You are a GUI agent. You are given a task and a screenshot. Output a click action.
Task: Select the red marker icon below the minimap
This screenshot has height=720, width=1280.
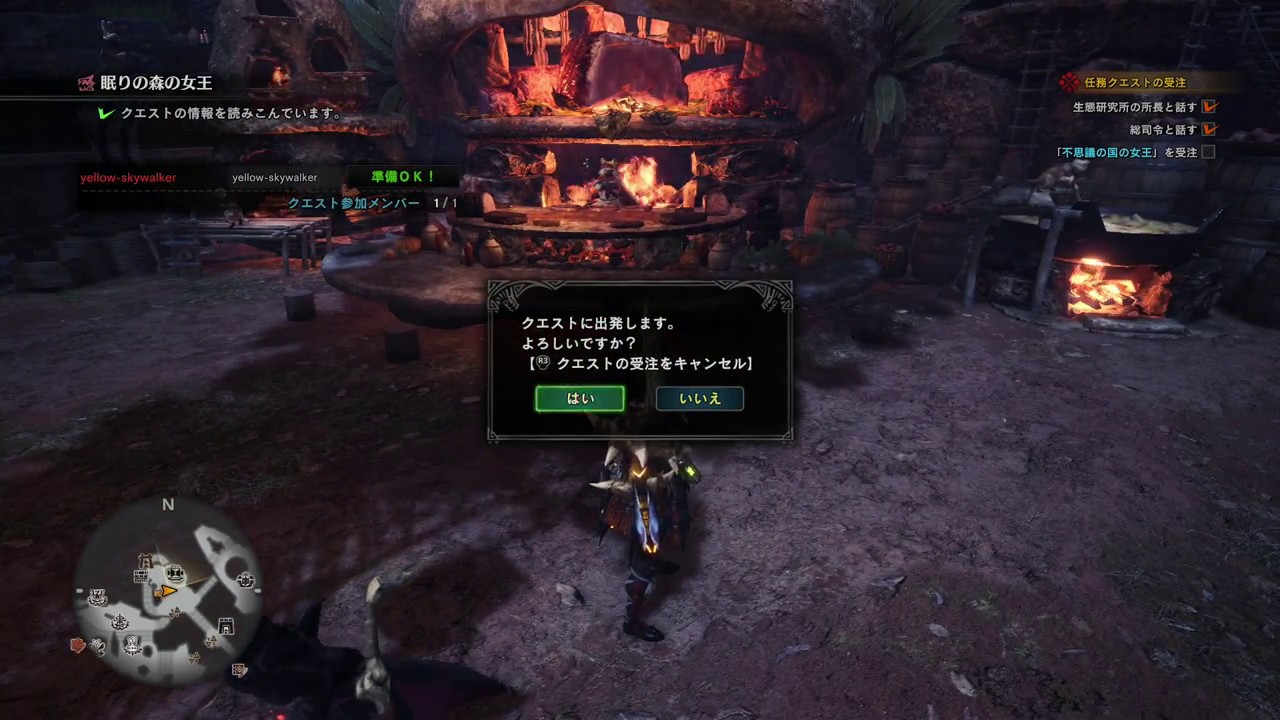(77, 645)
